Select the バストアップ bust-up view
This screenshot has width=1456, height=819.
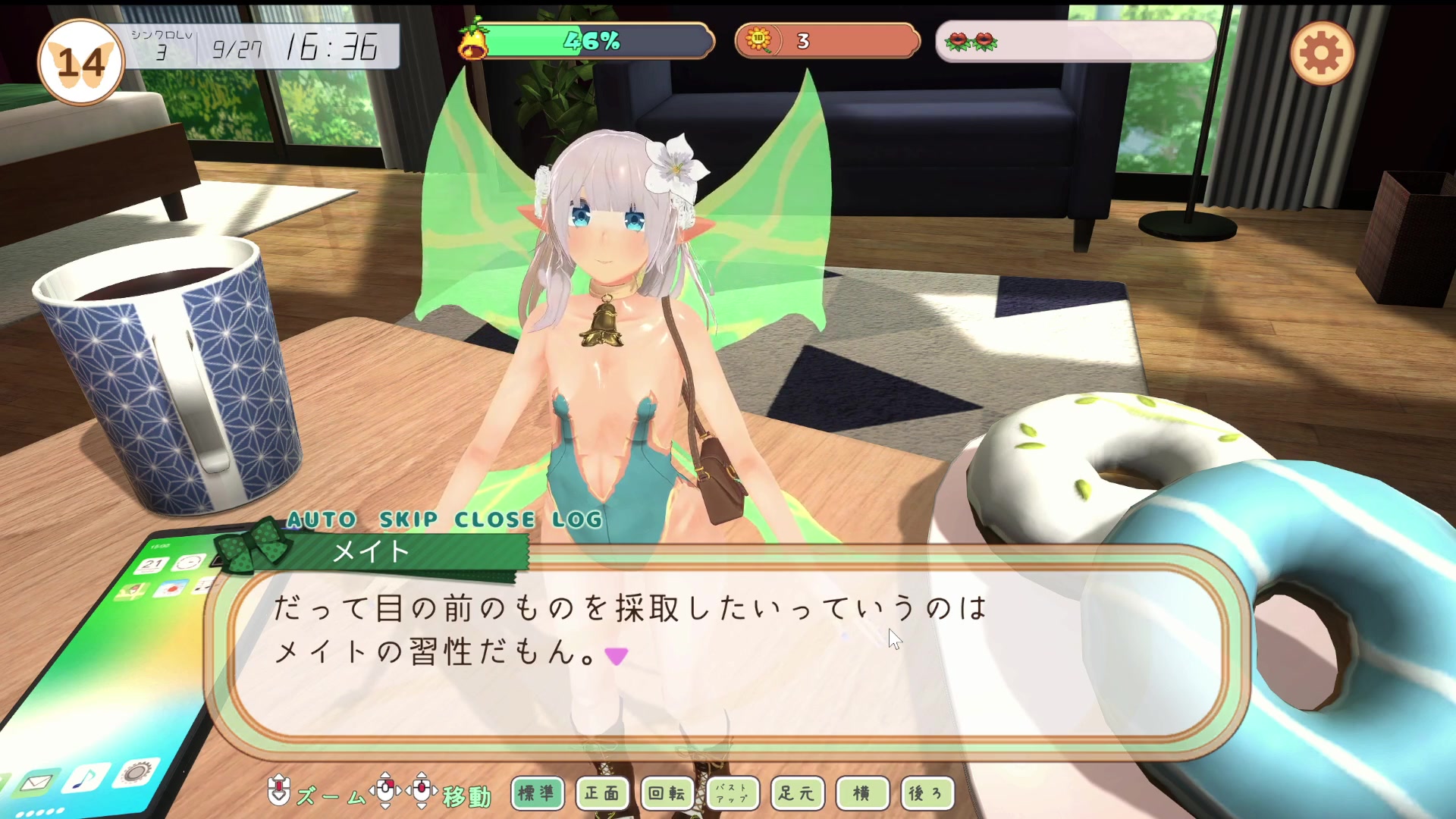732,793
